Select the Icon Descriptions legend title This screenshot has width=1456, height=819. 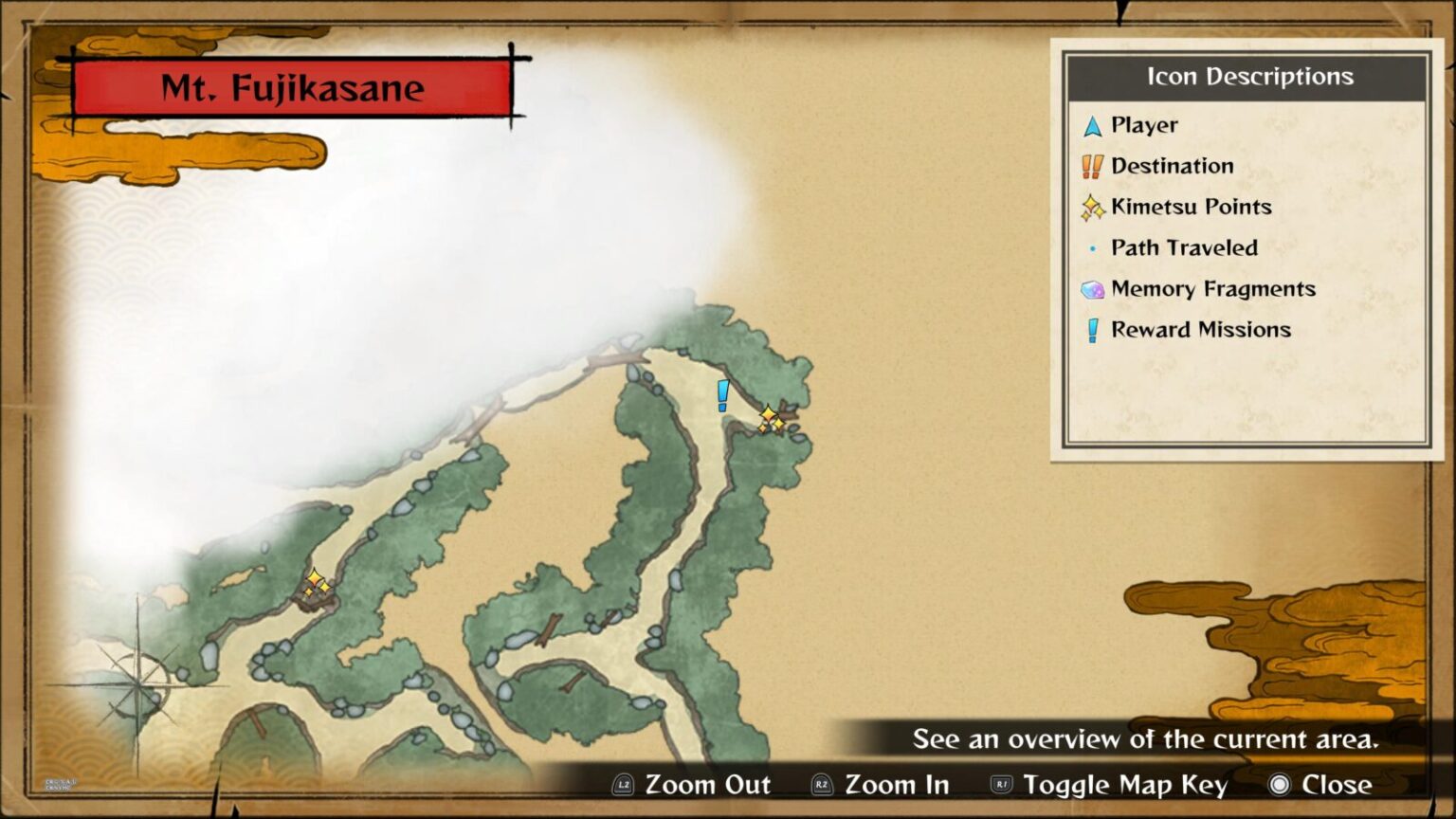(1249, 77)
